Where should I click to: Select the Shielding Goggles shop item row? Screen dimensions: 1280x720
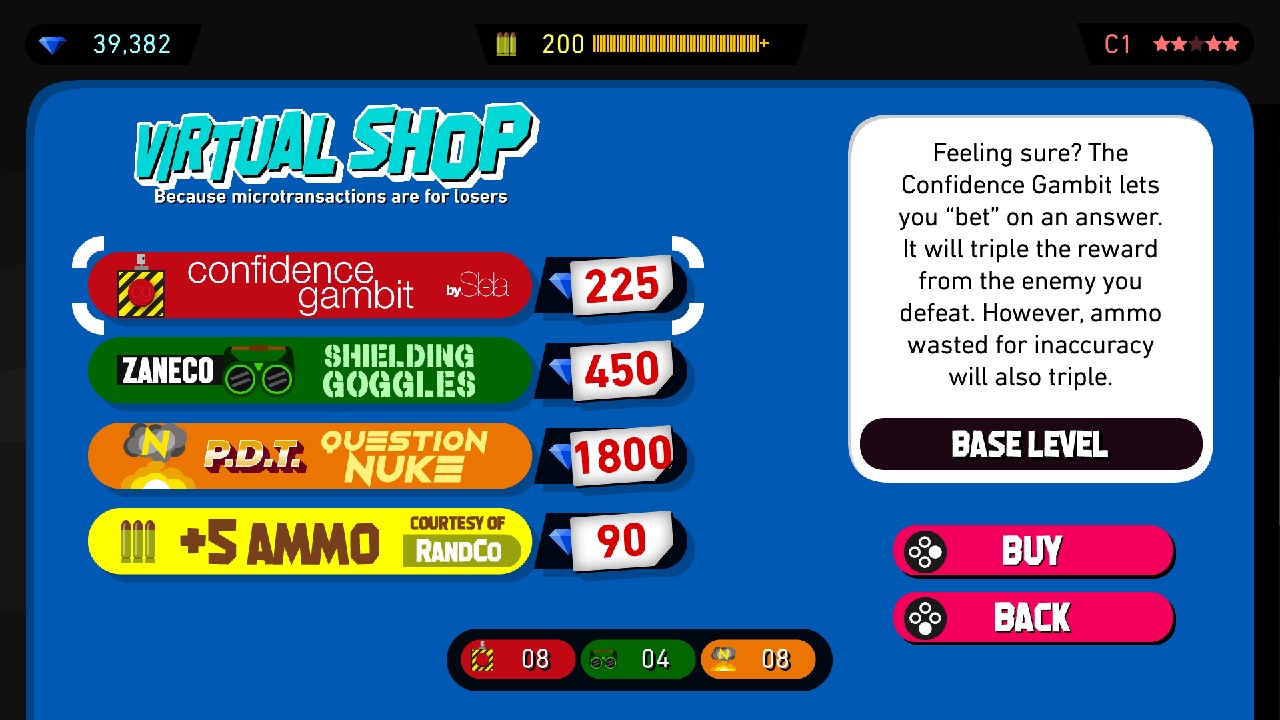click(x=310, y=369)
